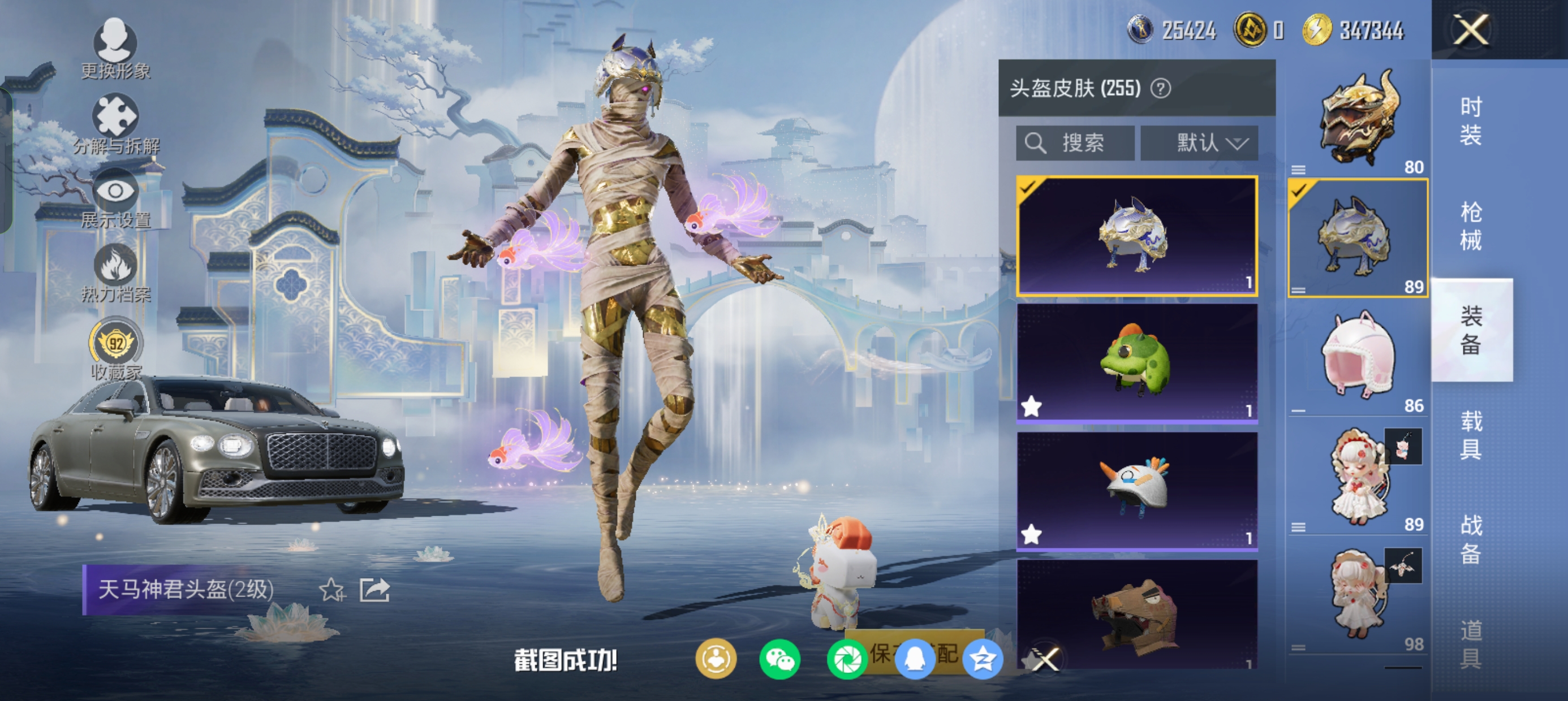Share screenshot to WeChat
Image resolution: width=1568 pixels, height=701 pixels.
point(779,659)
